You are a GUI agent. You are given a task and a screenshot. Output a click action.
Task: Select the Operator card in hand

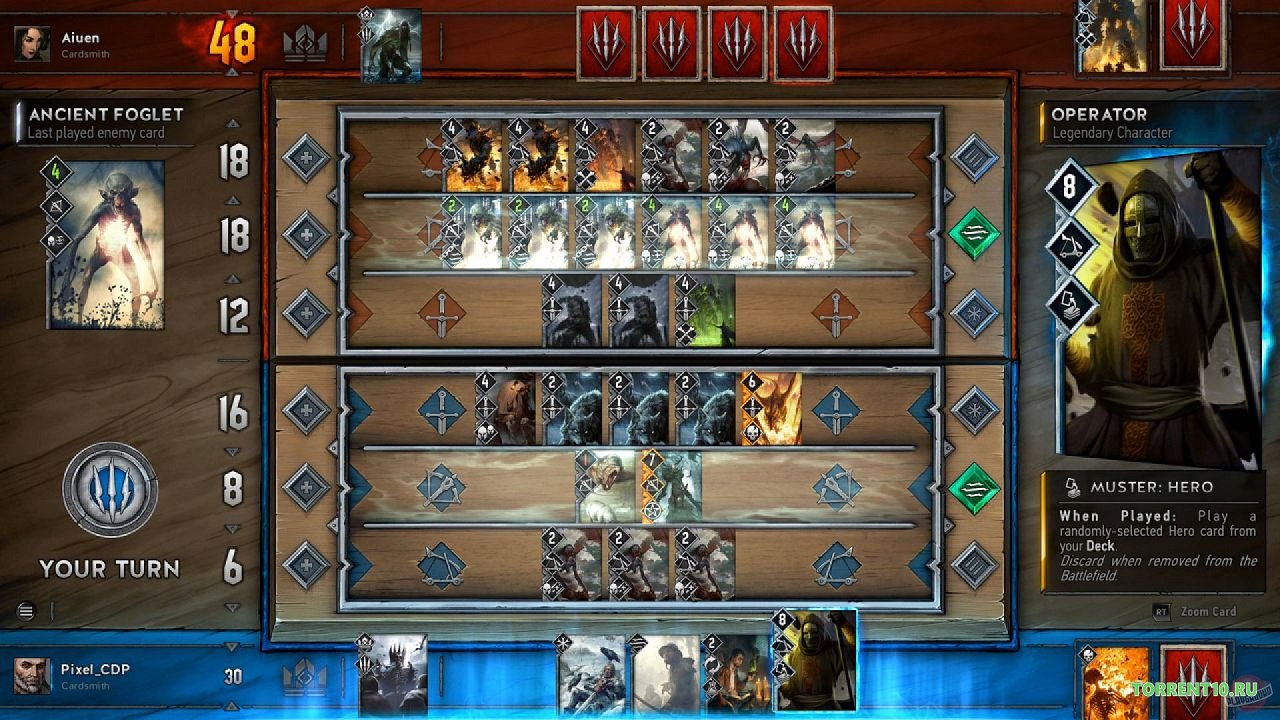tap(816, 661)
